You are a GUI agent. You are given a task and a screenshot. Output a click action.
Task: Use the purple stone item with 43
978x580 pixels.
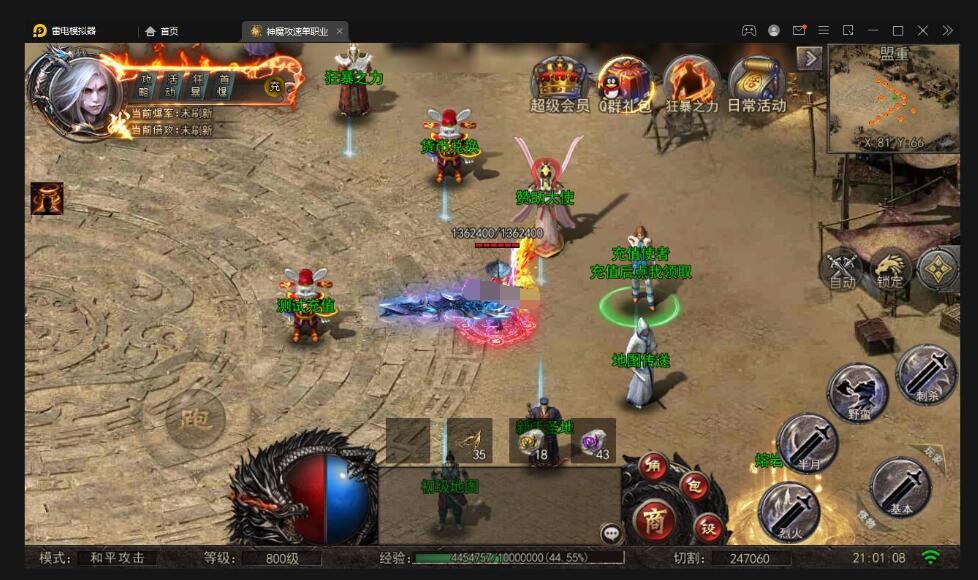pyautogui.click(x=594, y=440)
